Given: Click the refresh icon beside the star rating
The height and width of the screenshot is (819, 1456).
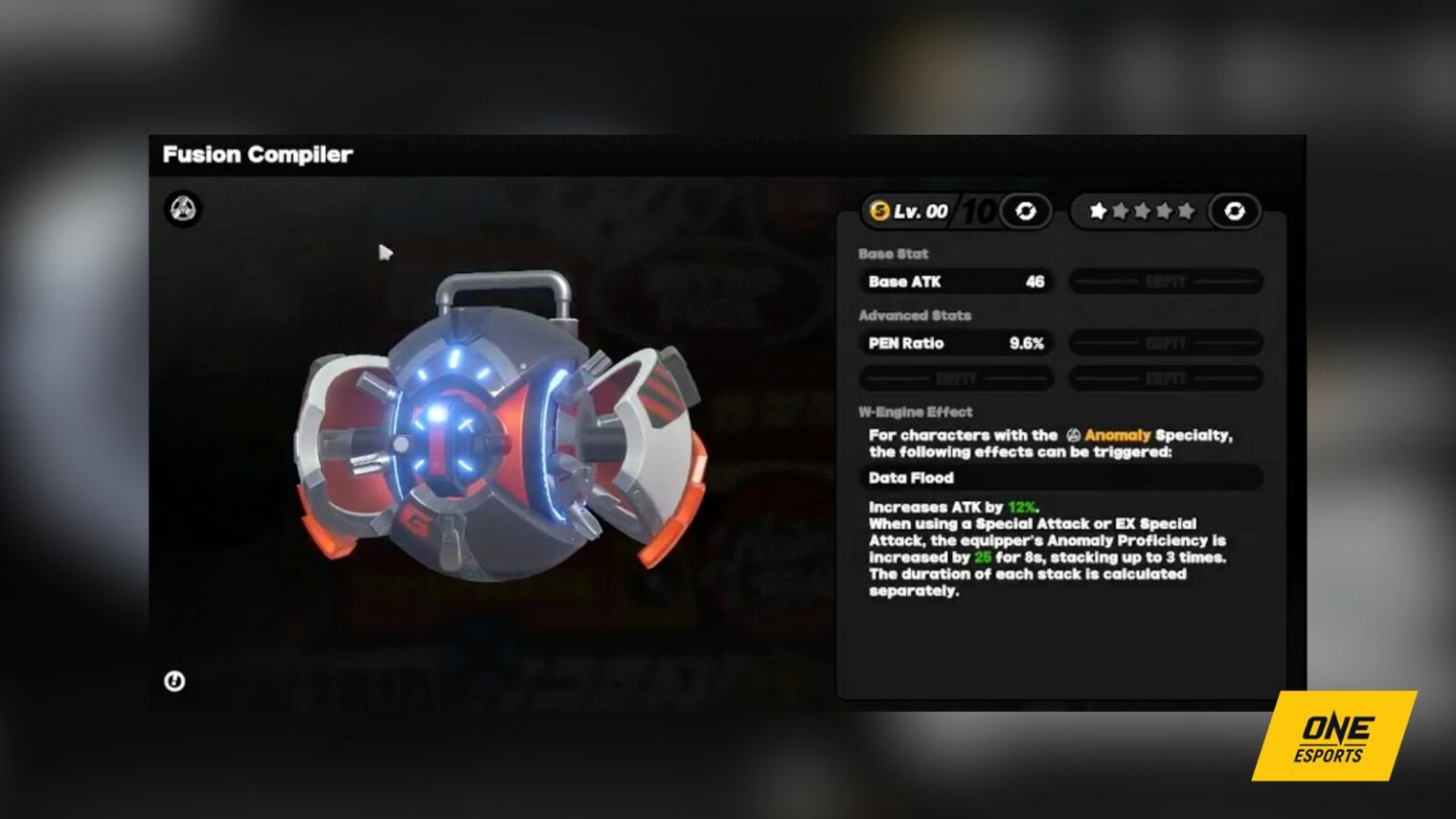Looking at the screenshot, I should coord(1233,211).
